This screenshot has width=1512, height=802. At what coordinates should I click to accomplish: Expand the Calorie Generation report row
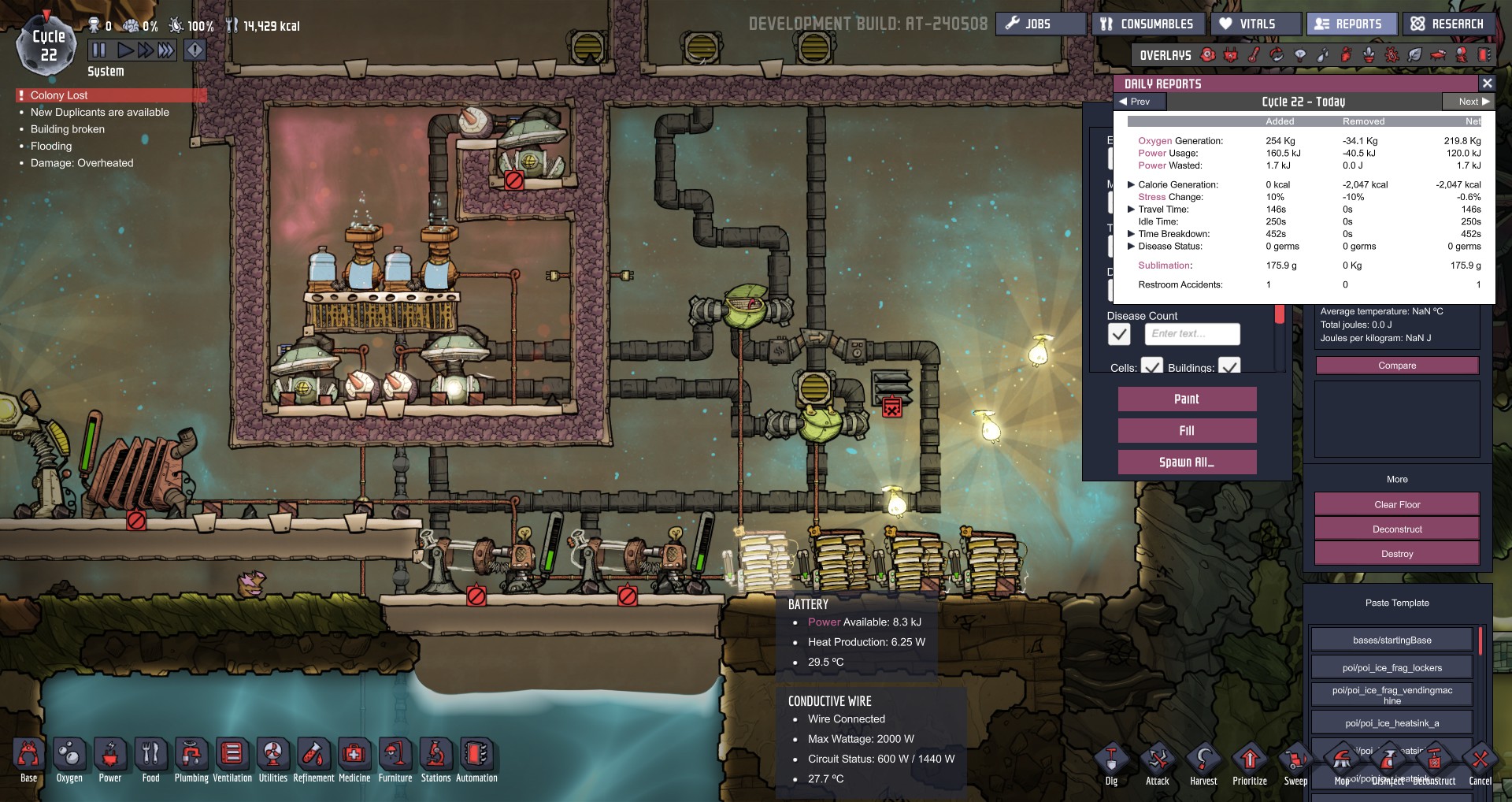(x=1132, y=184)
